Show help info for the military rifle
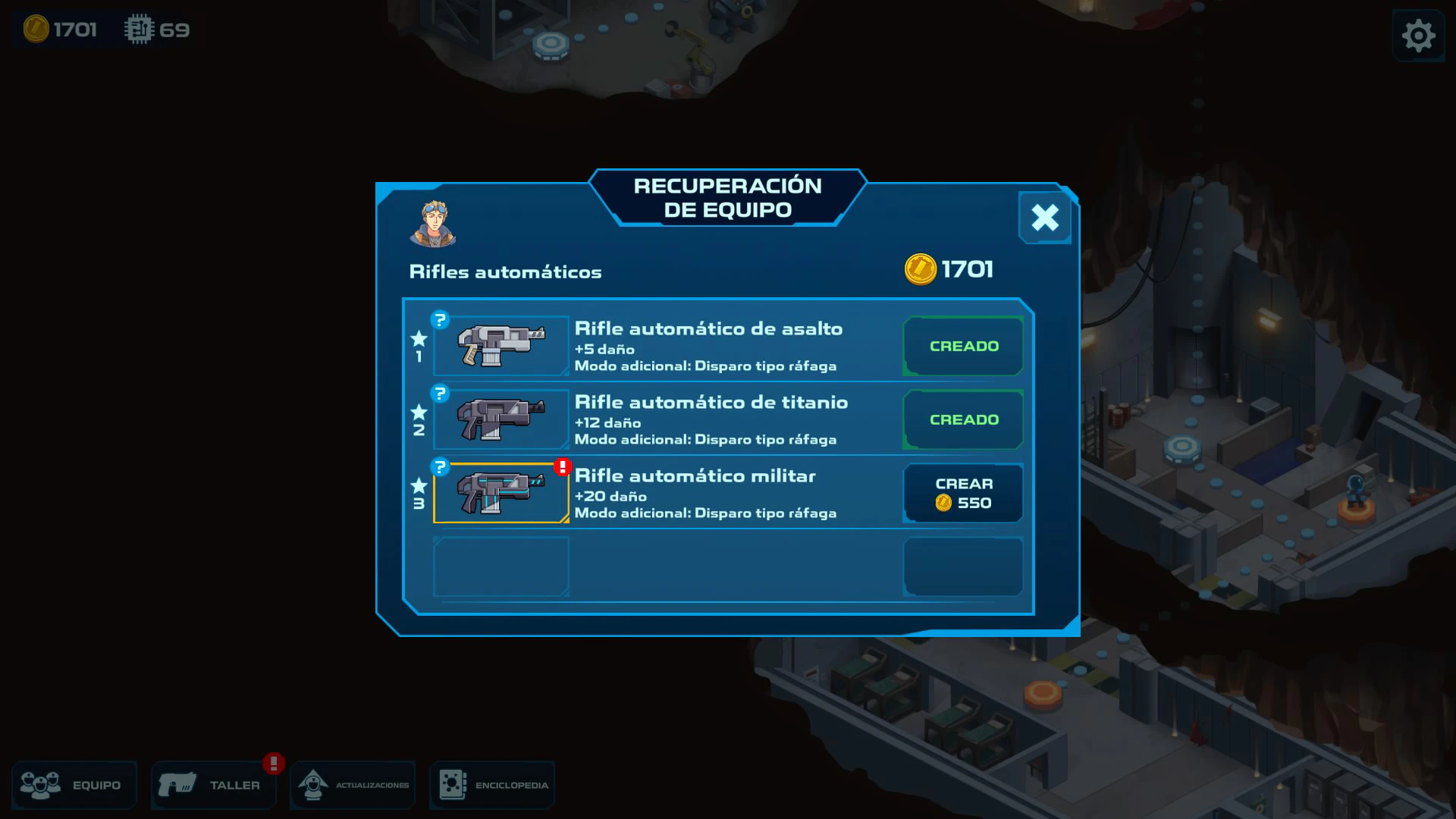The height and width of the screenshot is (819, 1456). [440, 467]
